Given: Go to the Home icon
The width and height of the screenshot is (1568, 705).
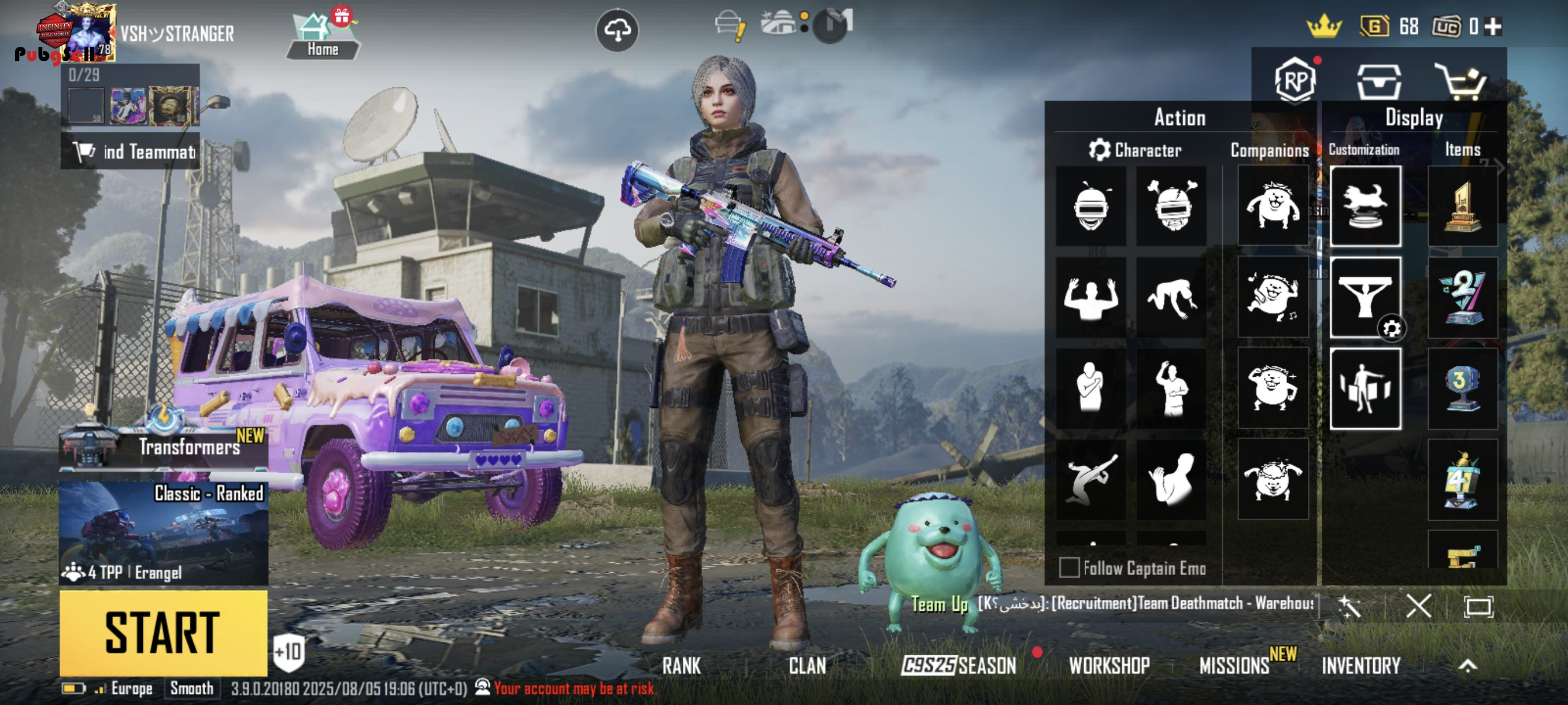Looking at the screenshot, I should 323,36.
